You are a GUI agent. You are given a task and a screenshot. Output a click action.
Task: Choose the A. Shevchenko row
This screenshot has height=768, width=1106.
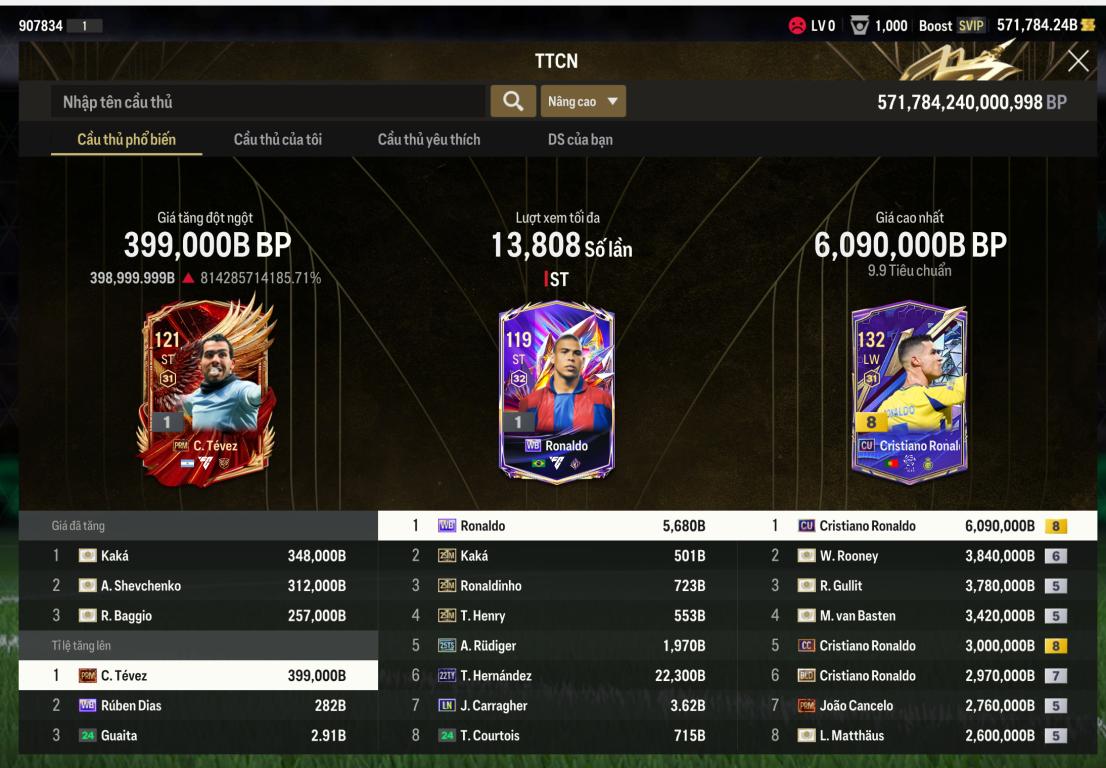(x=198, y=586)
